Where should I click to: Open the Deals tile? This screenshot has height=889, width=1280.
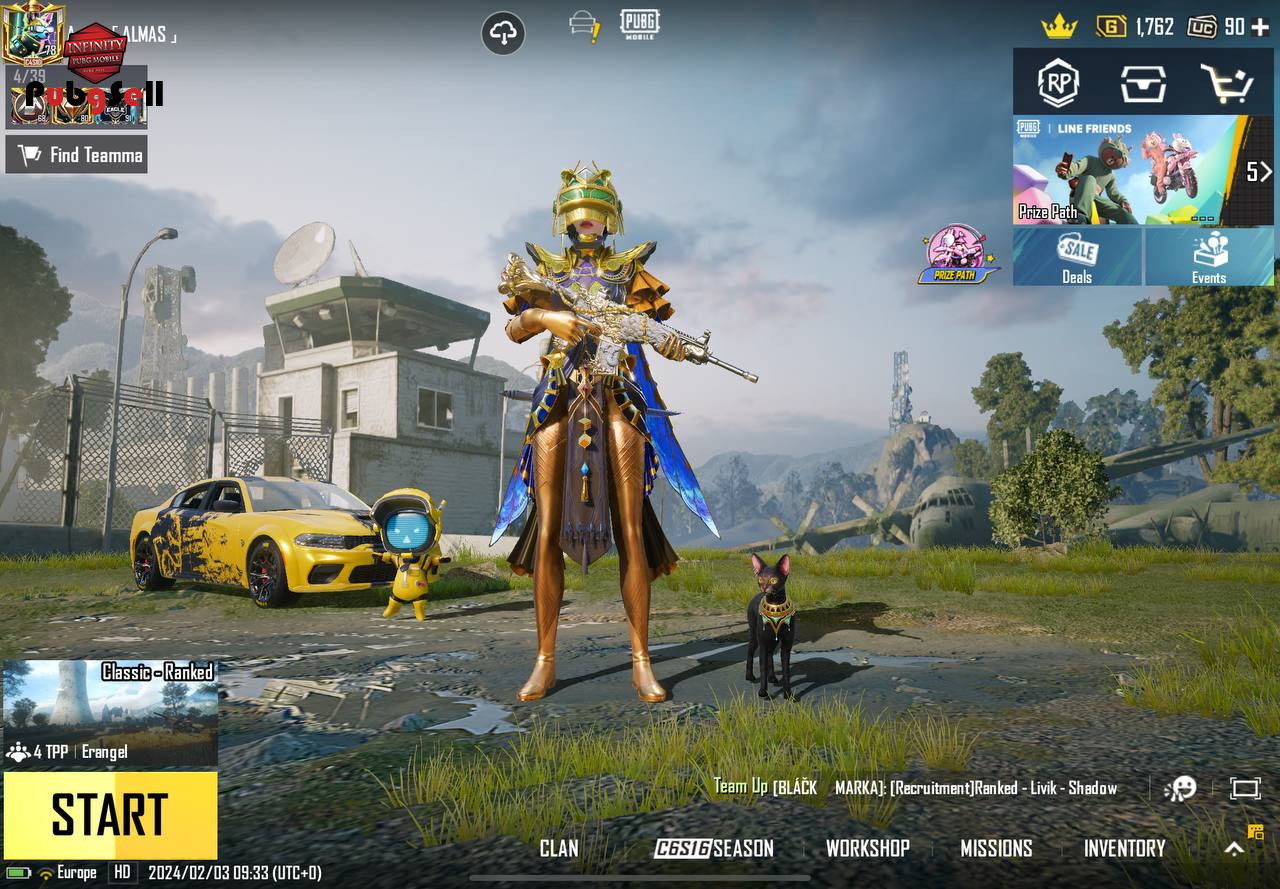pyautogui.click(x=1077, y=258)
